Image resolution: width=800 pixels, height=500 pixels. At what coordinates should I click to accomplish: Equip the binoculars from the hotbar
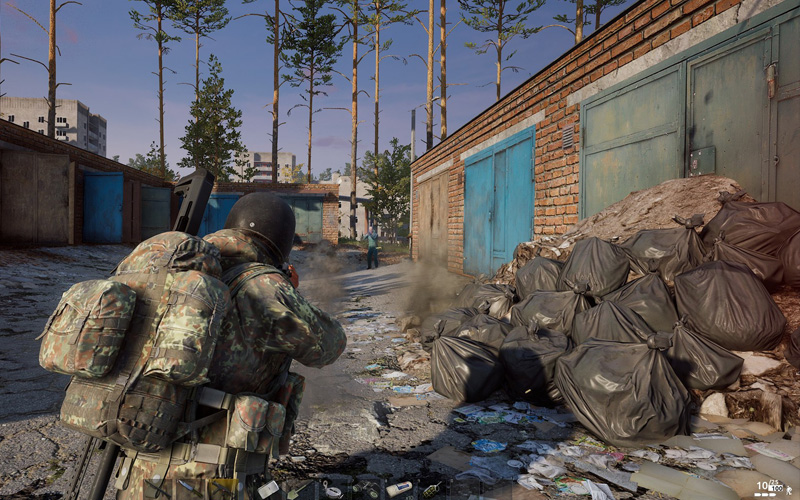[364, 489]
